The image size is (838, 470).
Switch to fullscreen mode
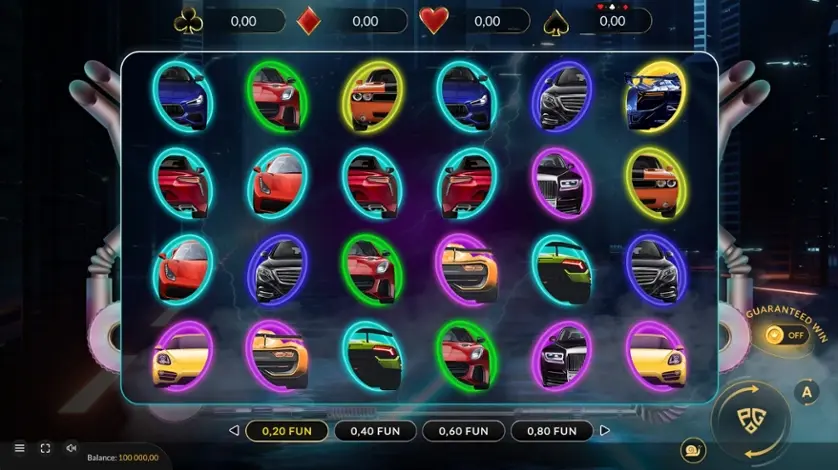[x=45, y=448]
